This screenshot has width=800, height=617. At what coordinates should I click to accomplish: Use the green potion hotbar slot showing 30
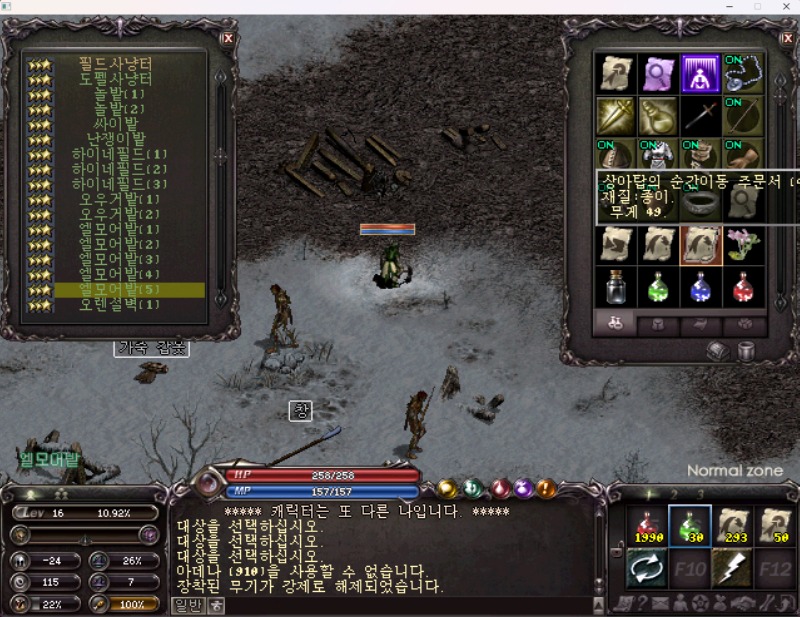689,526
